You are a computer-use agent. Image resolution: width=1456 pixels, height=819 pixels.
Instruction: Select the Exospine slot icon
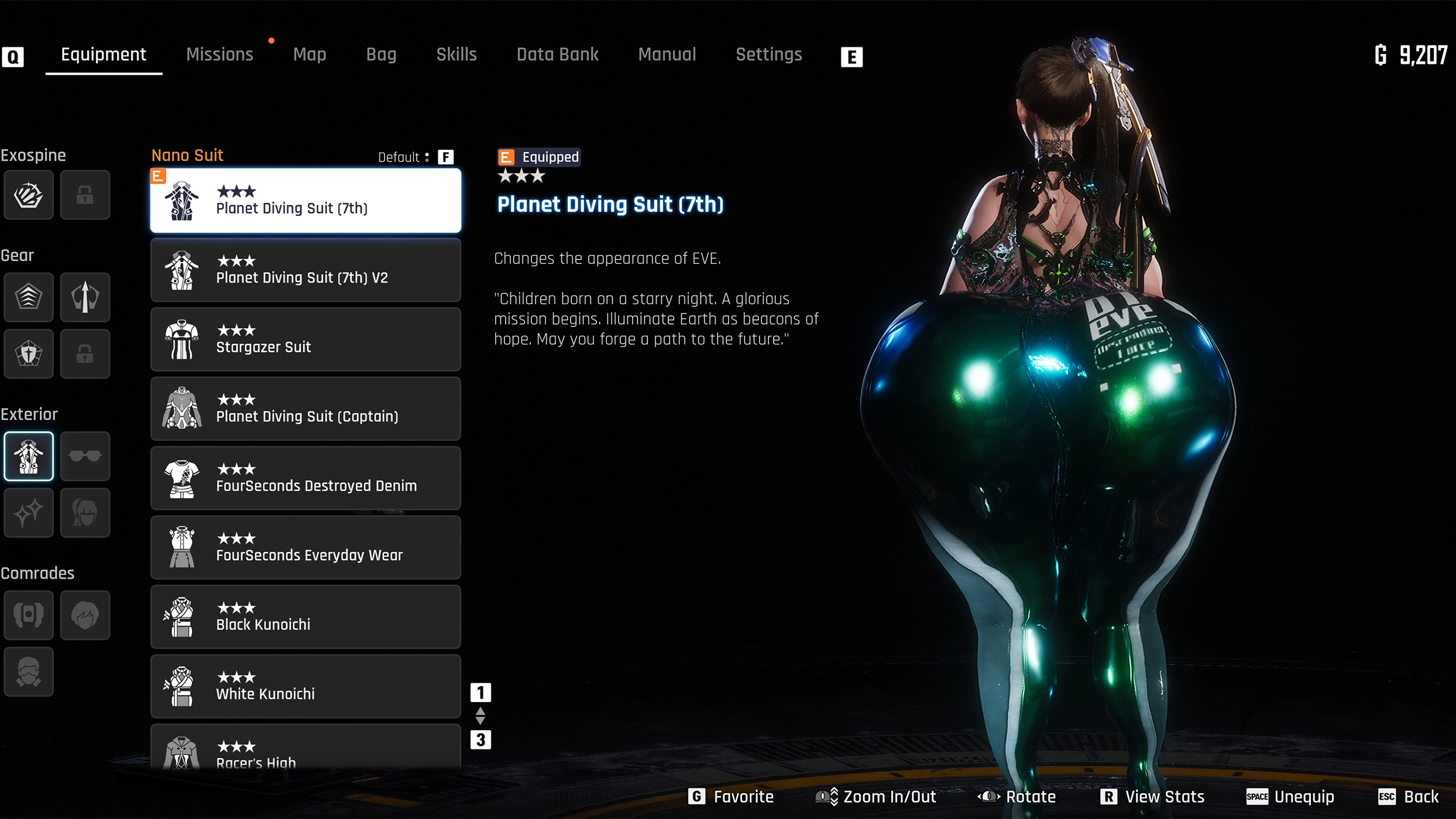tap(28, 195)
